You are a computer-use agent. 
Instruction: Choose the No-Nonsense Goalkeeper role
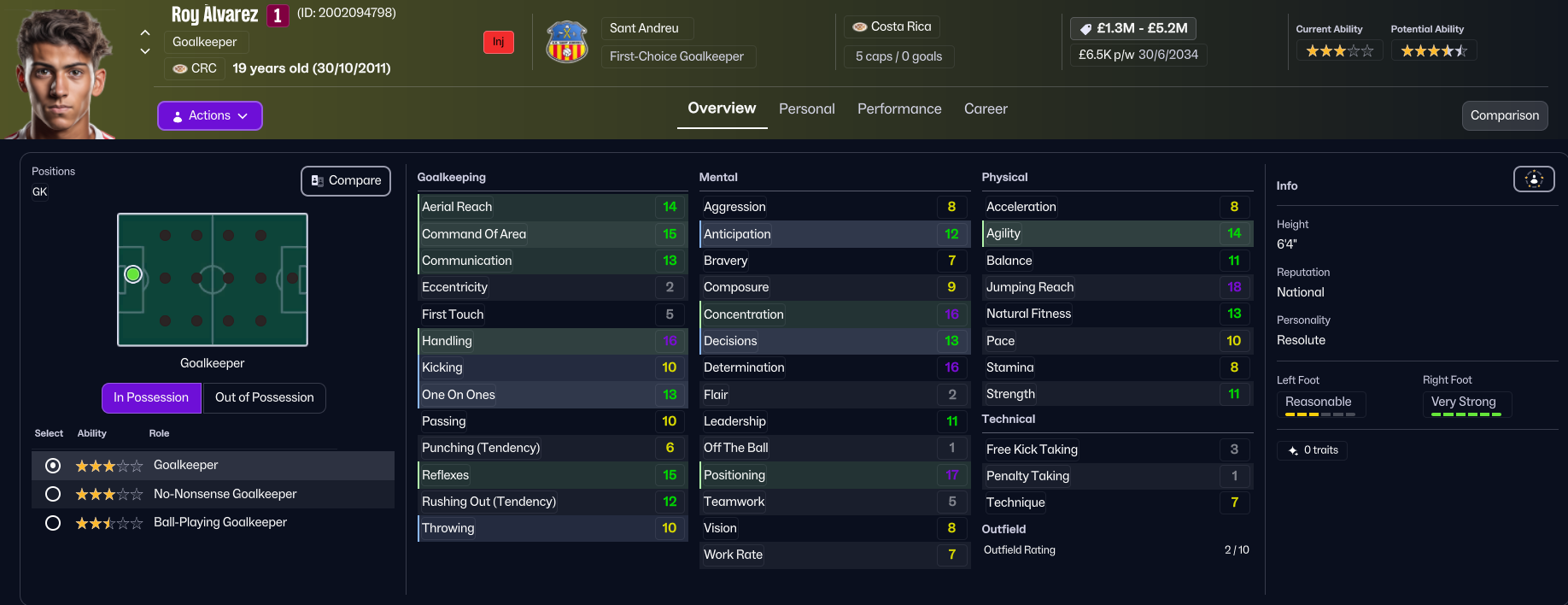pos(53,494)
